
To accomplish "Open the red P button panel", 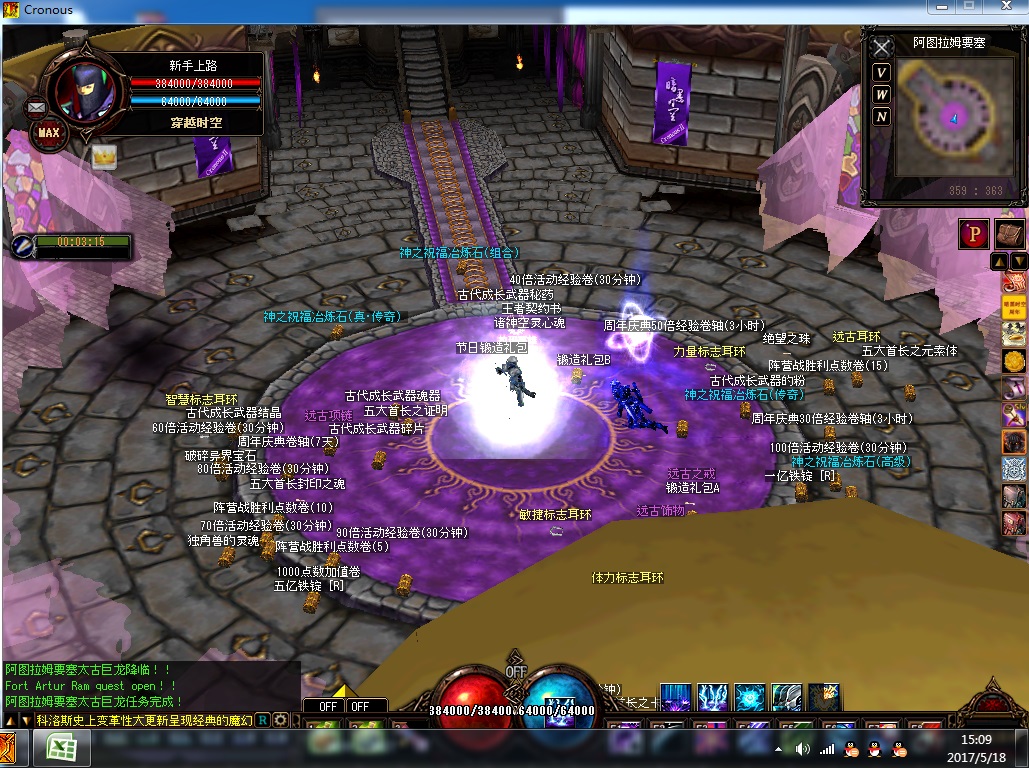I will [x=972, y=234].
